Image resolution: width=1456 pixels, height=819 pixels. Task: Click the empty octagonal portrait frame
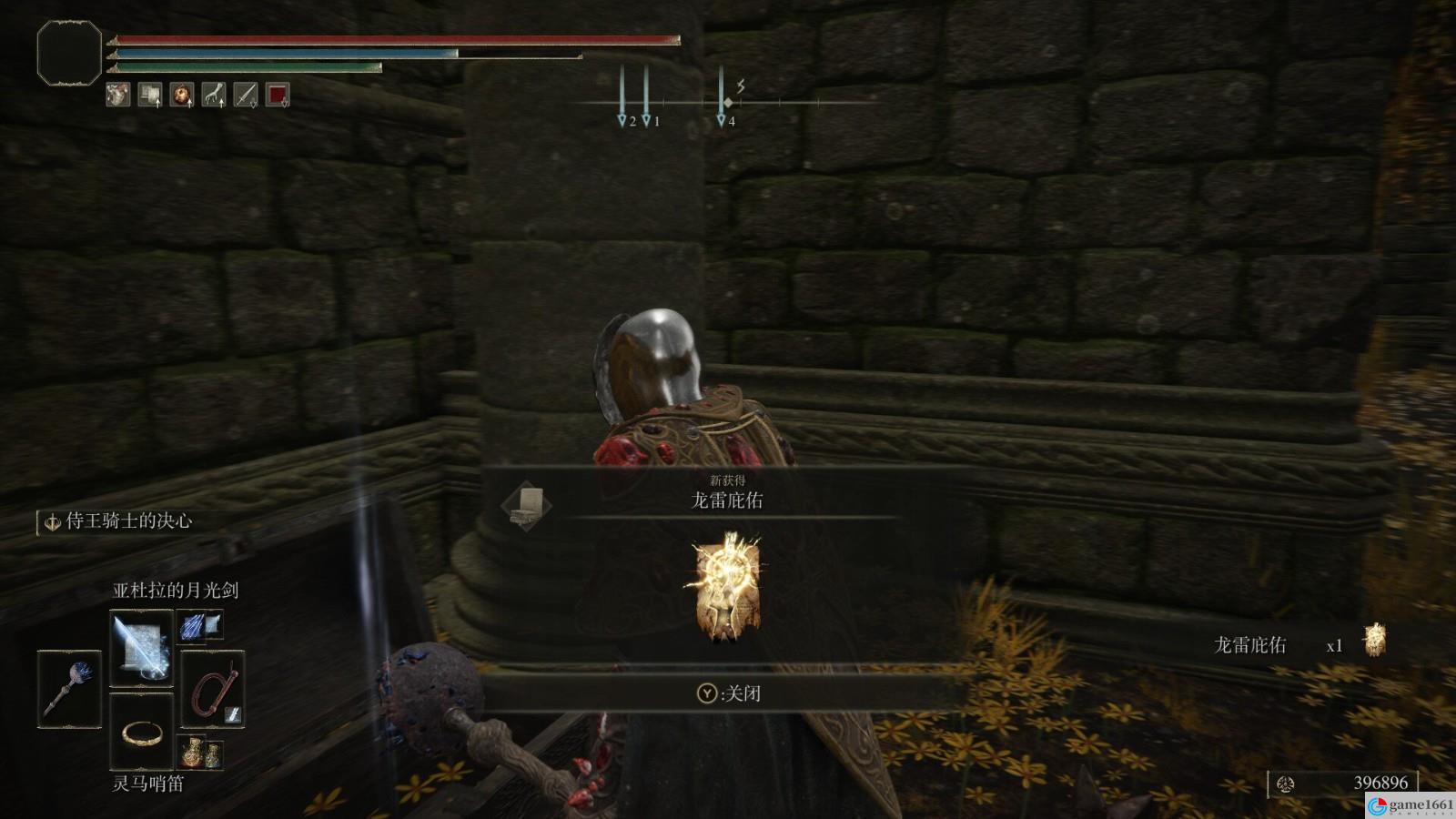69,53
